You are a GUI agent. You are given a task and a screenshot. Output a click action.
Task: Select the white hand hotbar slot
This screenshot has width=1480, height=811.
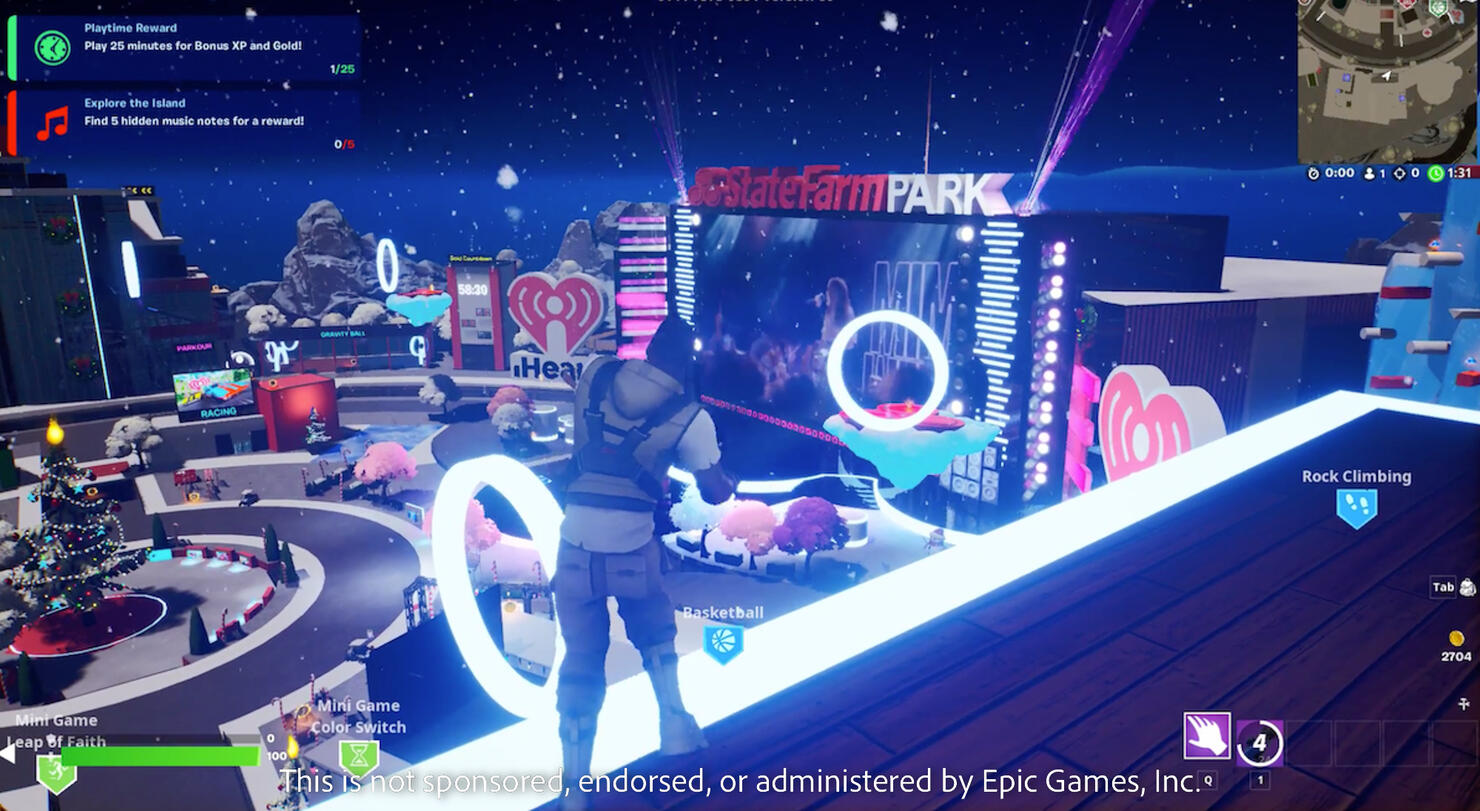coord(1207,736)
